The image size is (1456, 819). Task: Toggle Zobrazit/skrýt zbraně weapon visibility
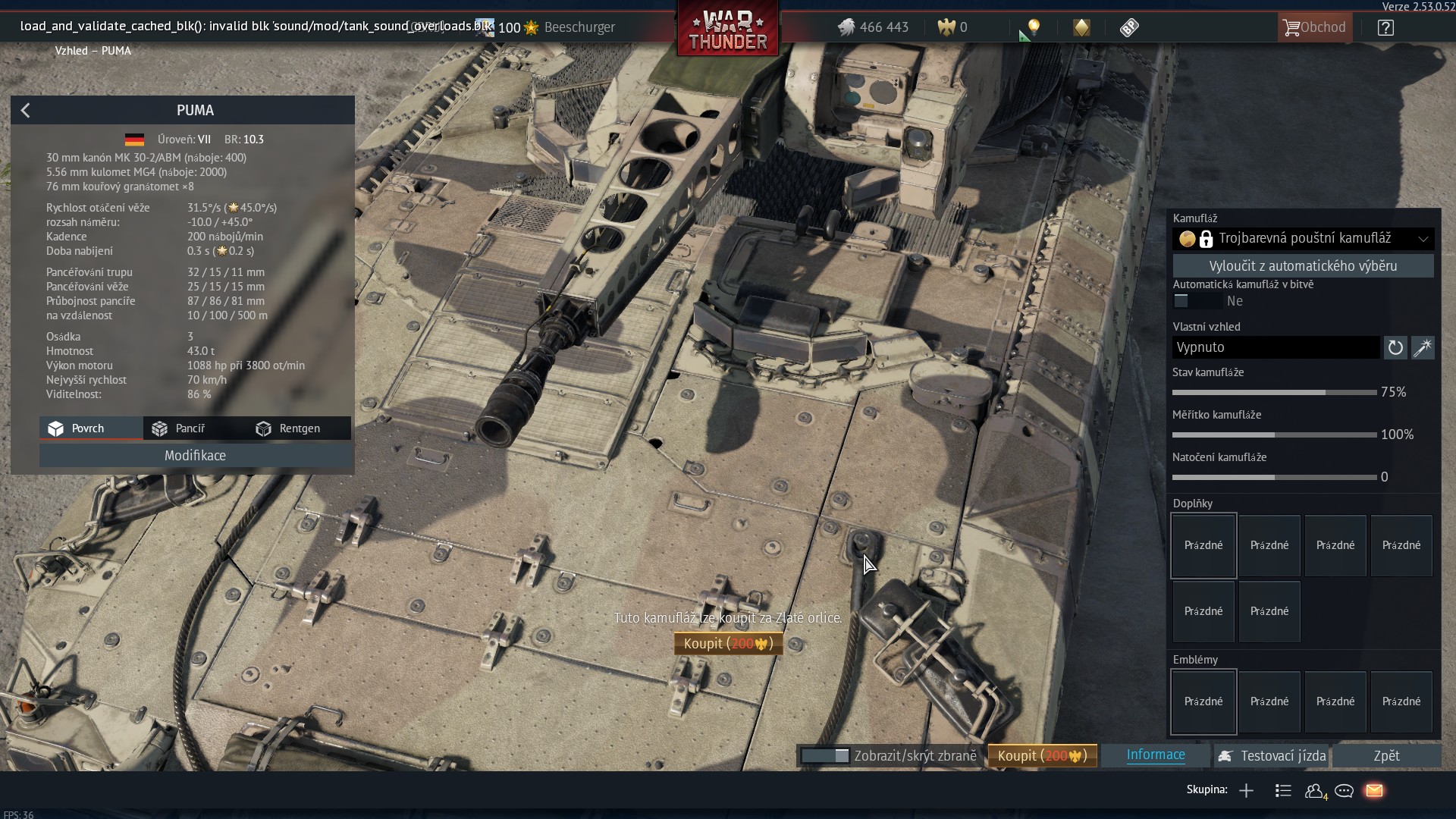point(825,756)
